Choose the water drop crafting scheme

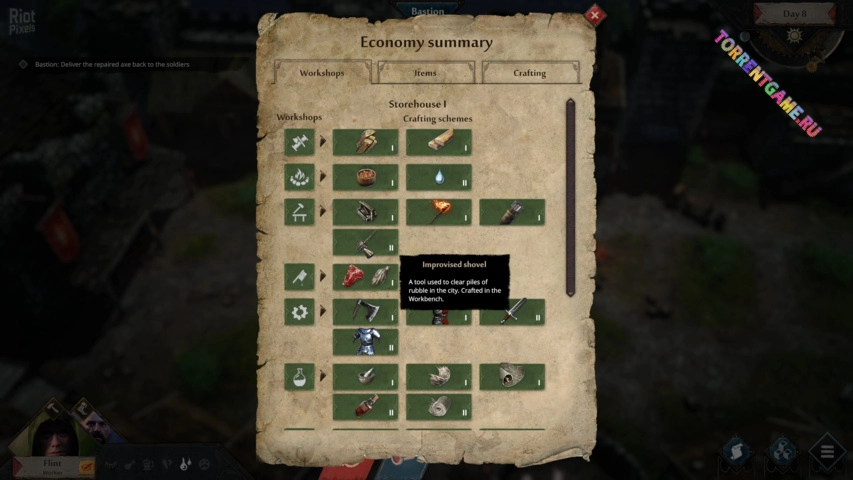click(x=438, y=177)
